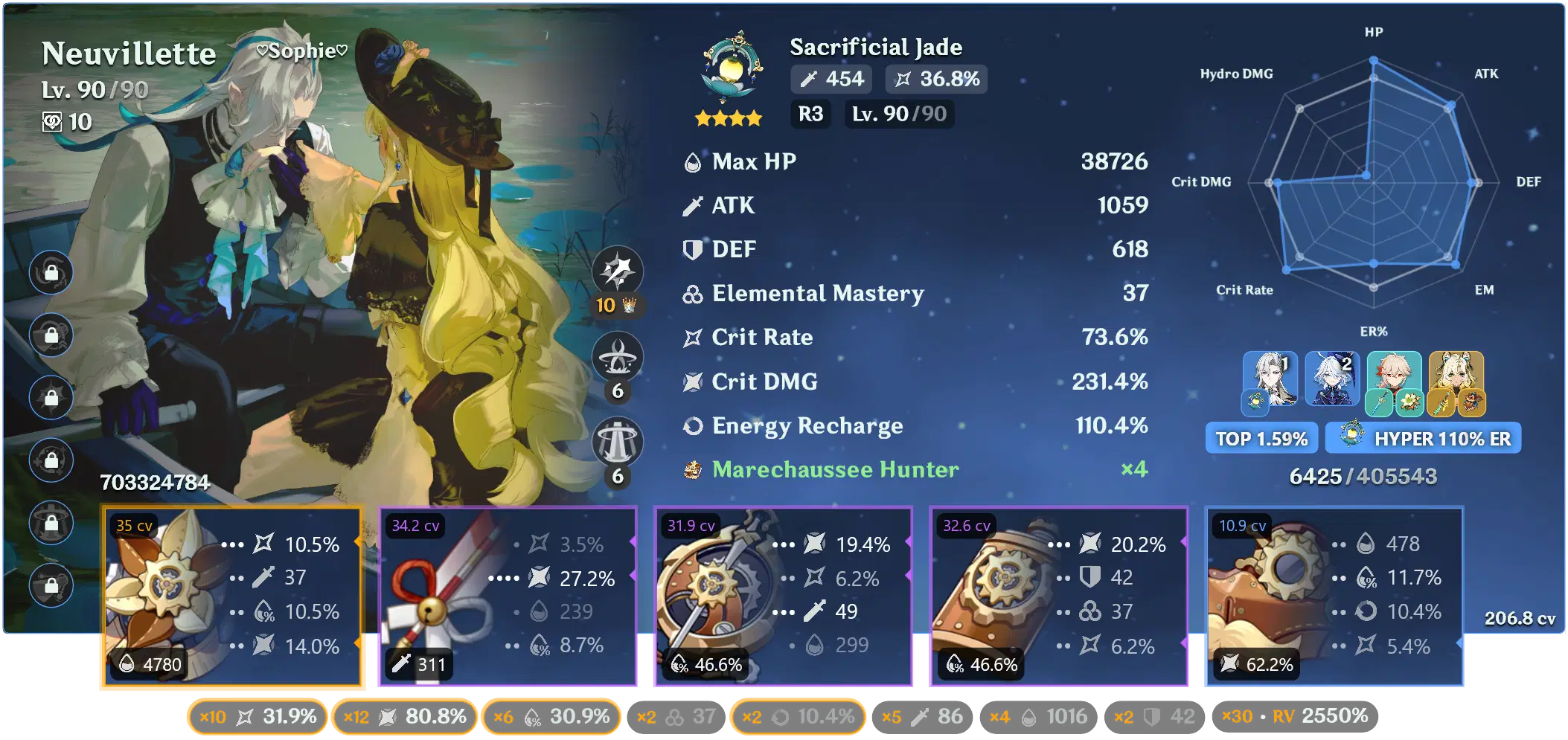The image size is (1568, 740).
Task: Click the Marechaussee Hunter set icon
Action: coord(691,469)
